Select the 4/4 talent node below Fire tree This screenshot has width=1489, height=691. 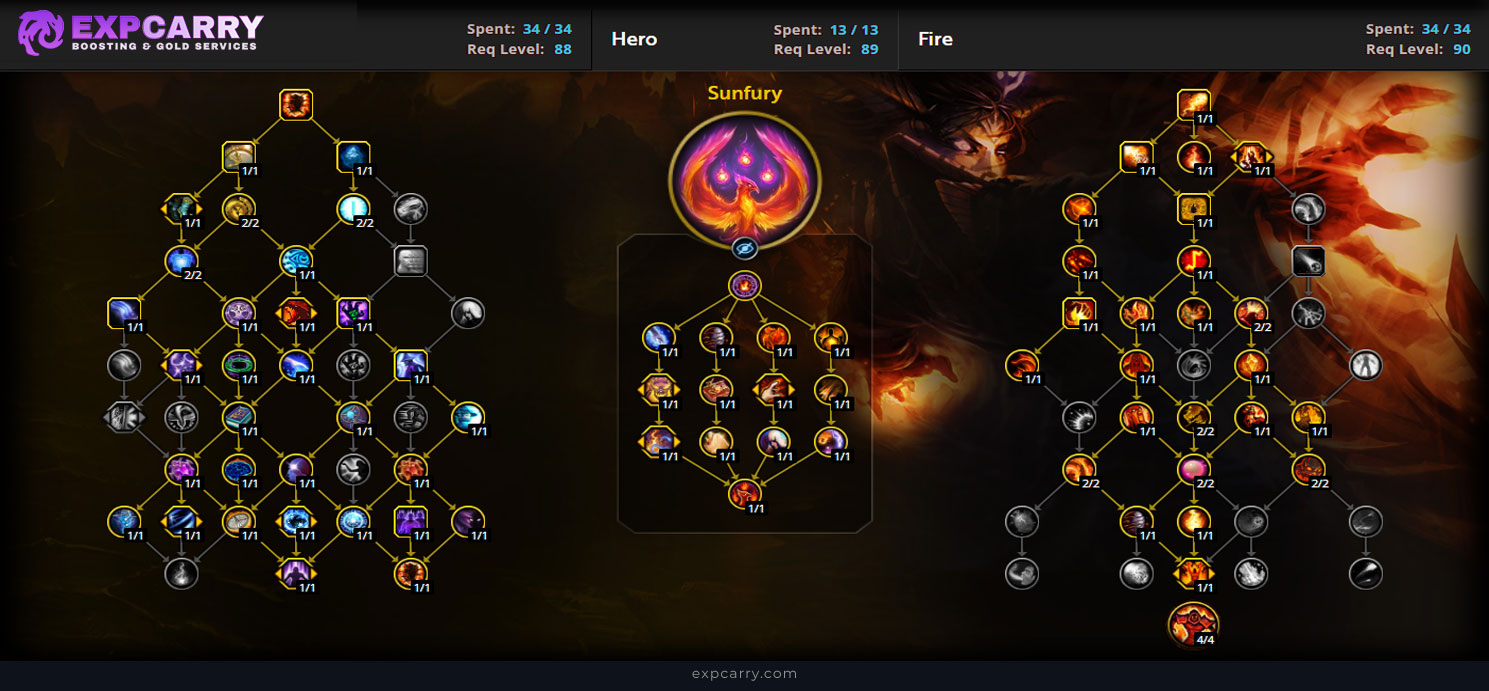1193,623
